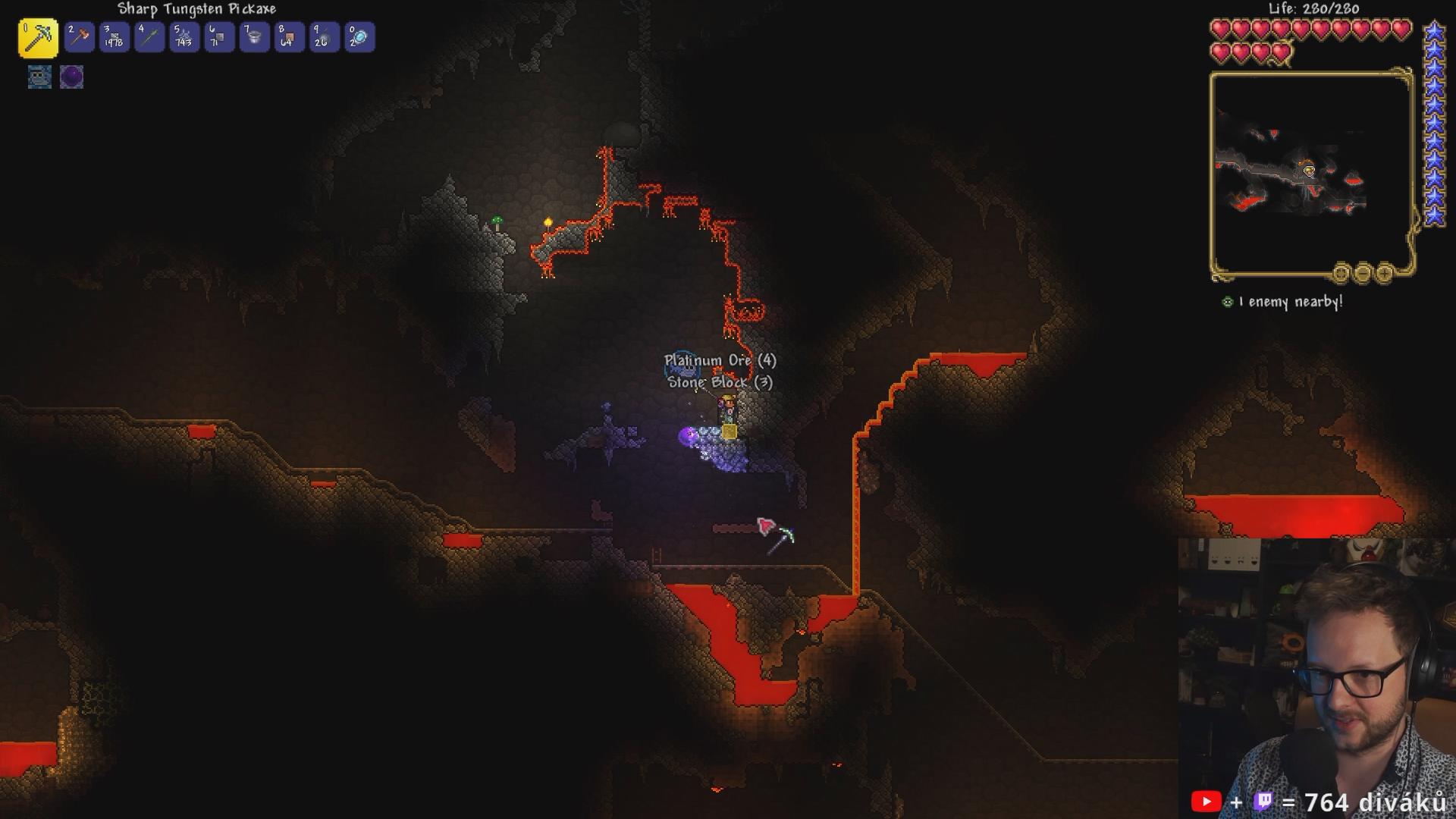The width and height of the screenshot is (1456, 819).
Task: Select the bomb stack in slot 9
Action: [x=324, y=37]
